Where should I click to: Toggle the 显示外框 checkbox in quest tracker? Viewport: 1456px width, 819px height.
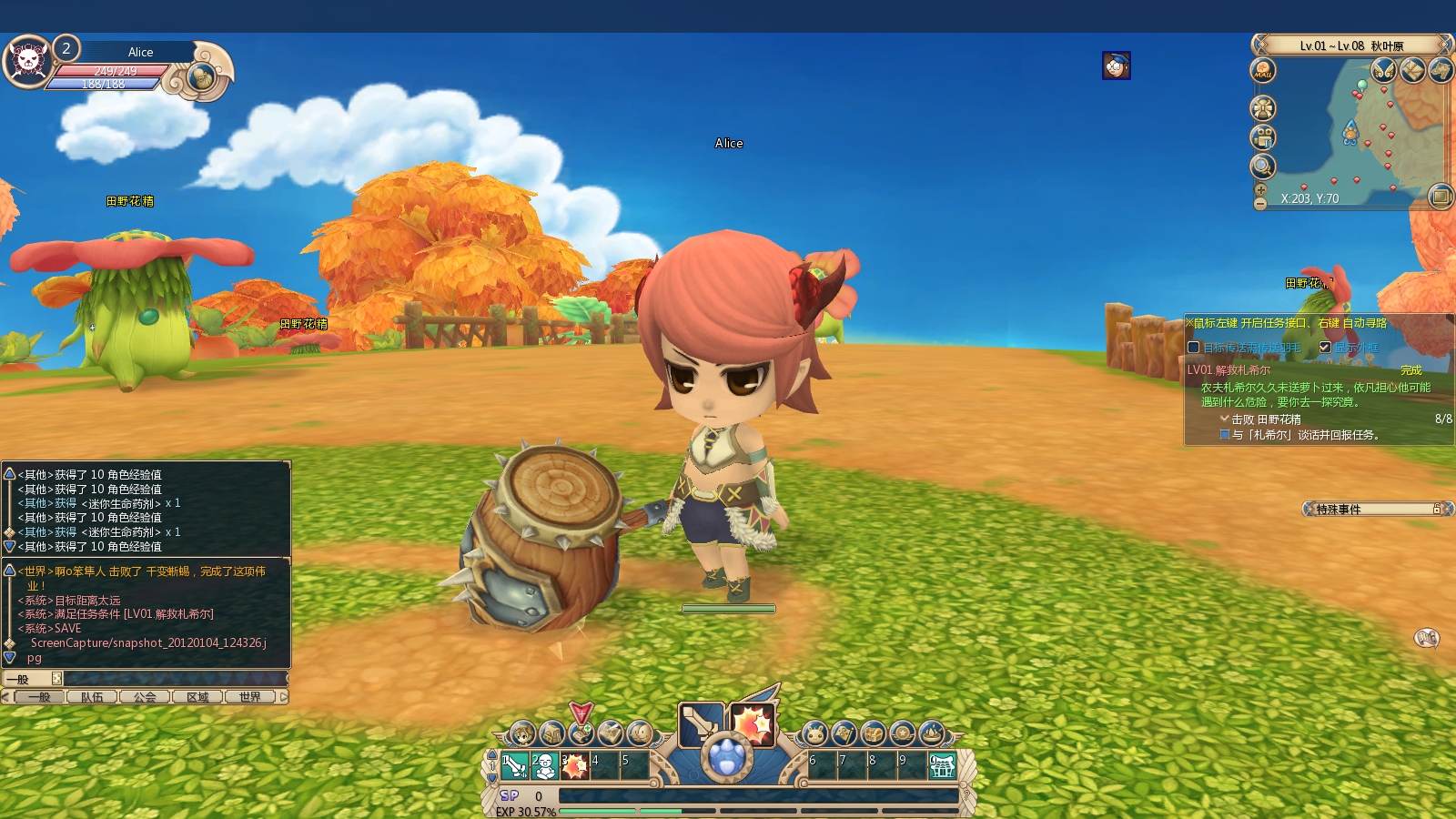tap(1325, 347)
